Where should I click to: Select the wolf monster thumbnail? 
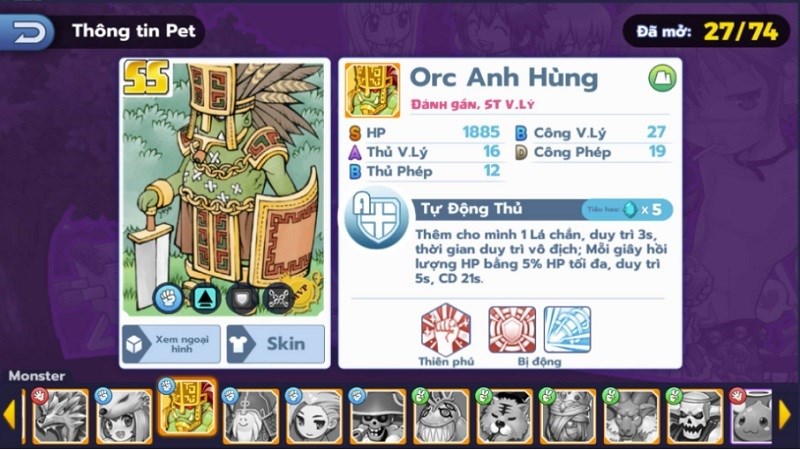59,415
